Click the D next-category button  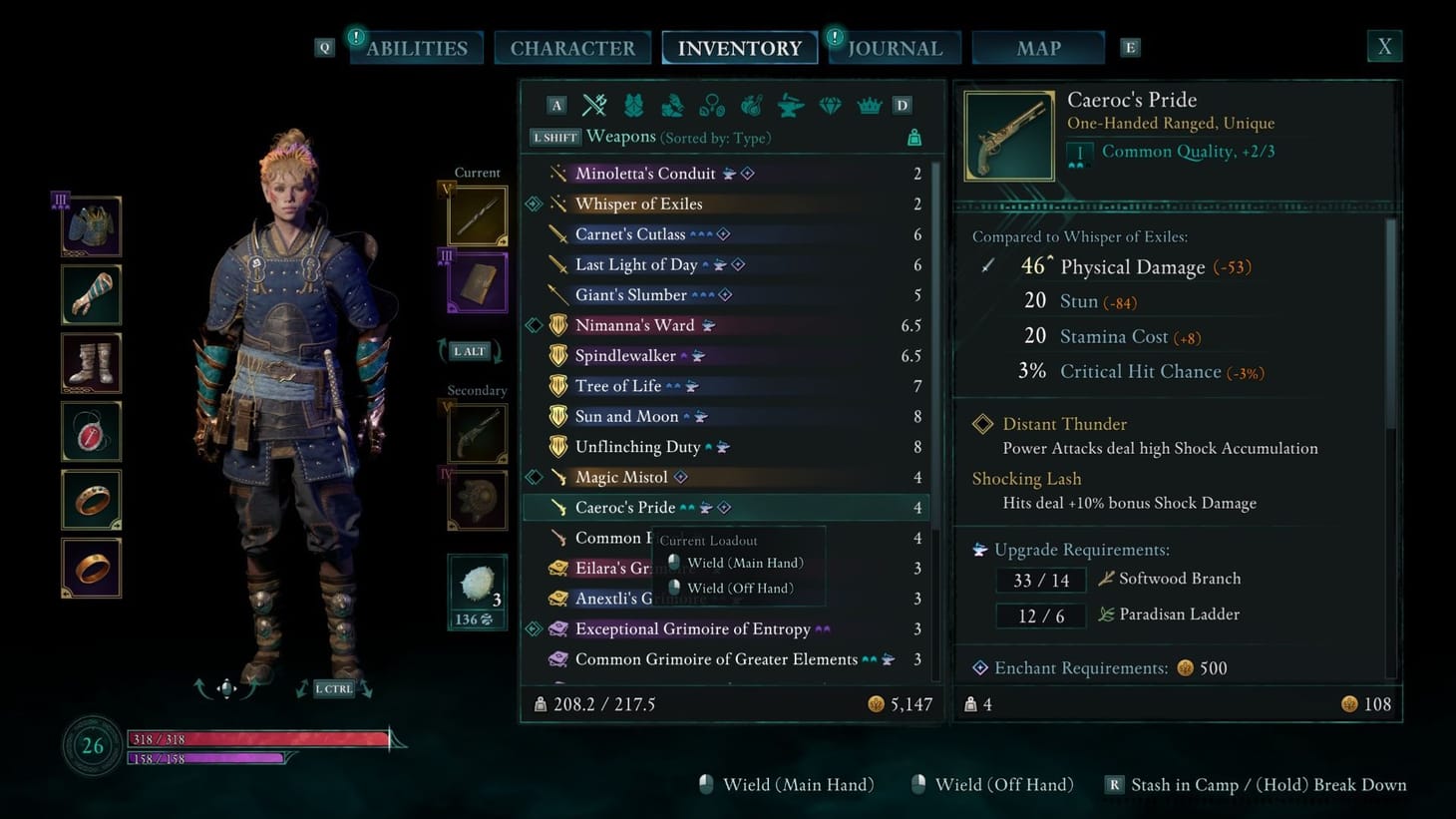[x=902, y=105]
